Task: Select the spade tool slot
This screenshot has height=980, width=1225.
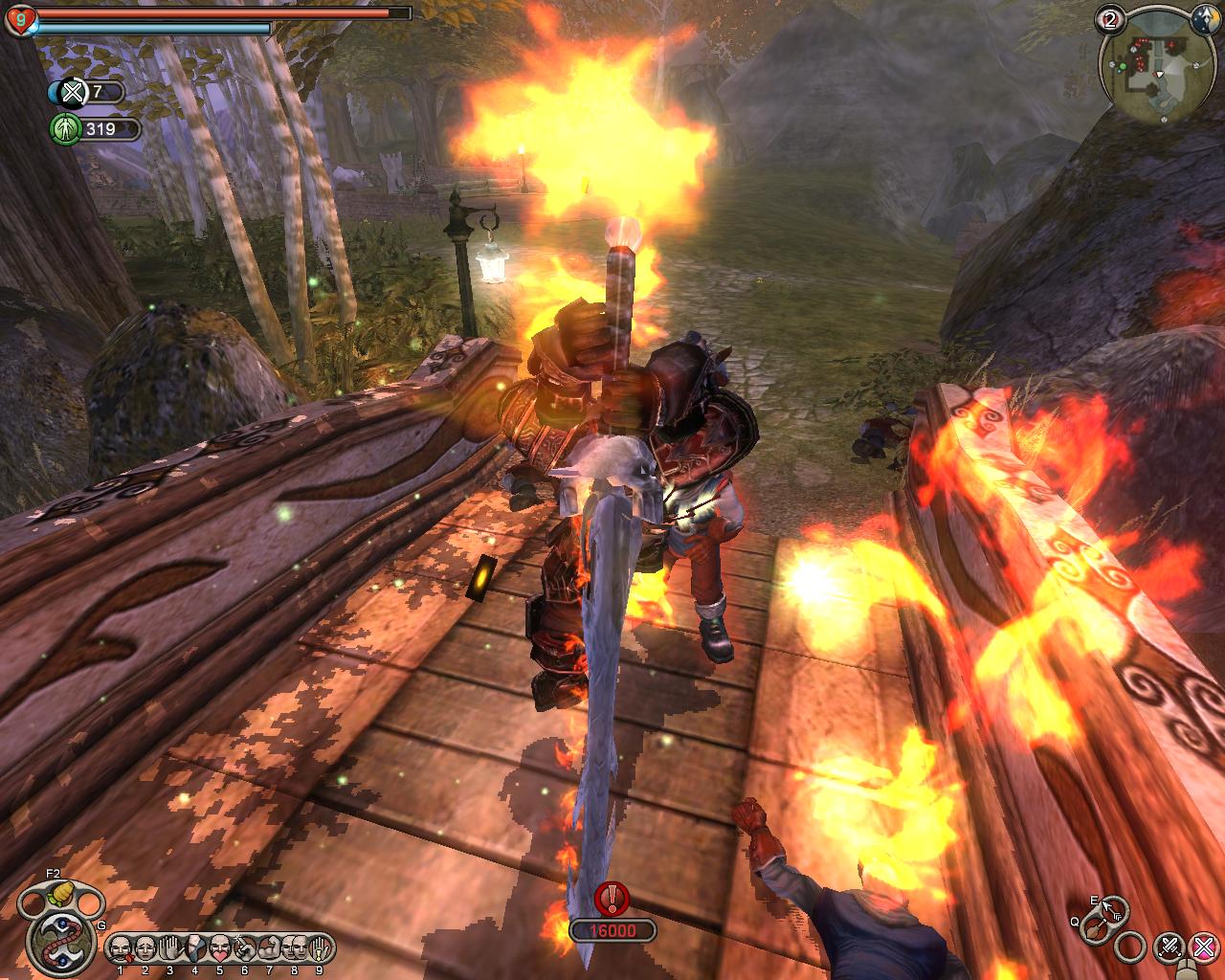Action: (1094, 930)
